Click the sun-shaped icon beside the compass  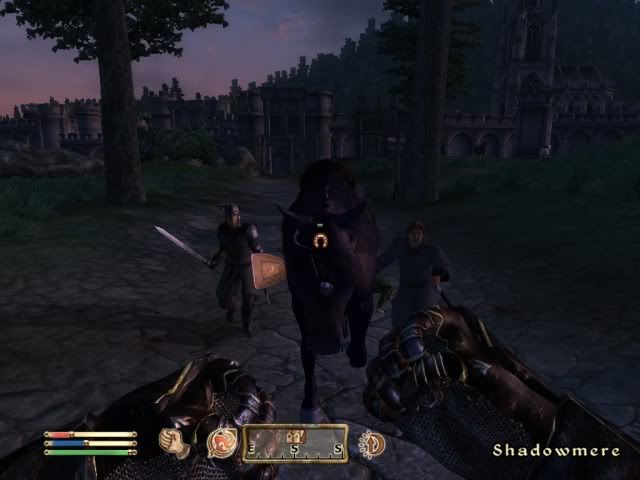click(371, 443)
